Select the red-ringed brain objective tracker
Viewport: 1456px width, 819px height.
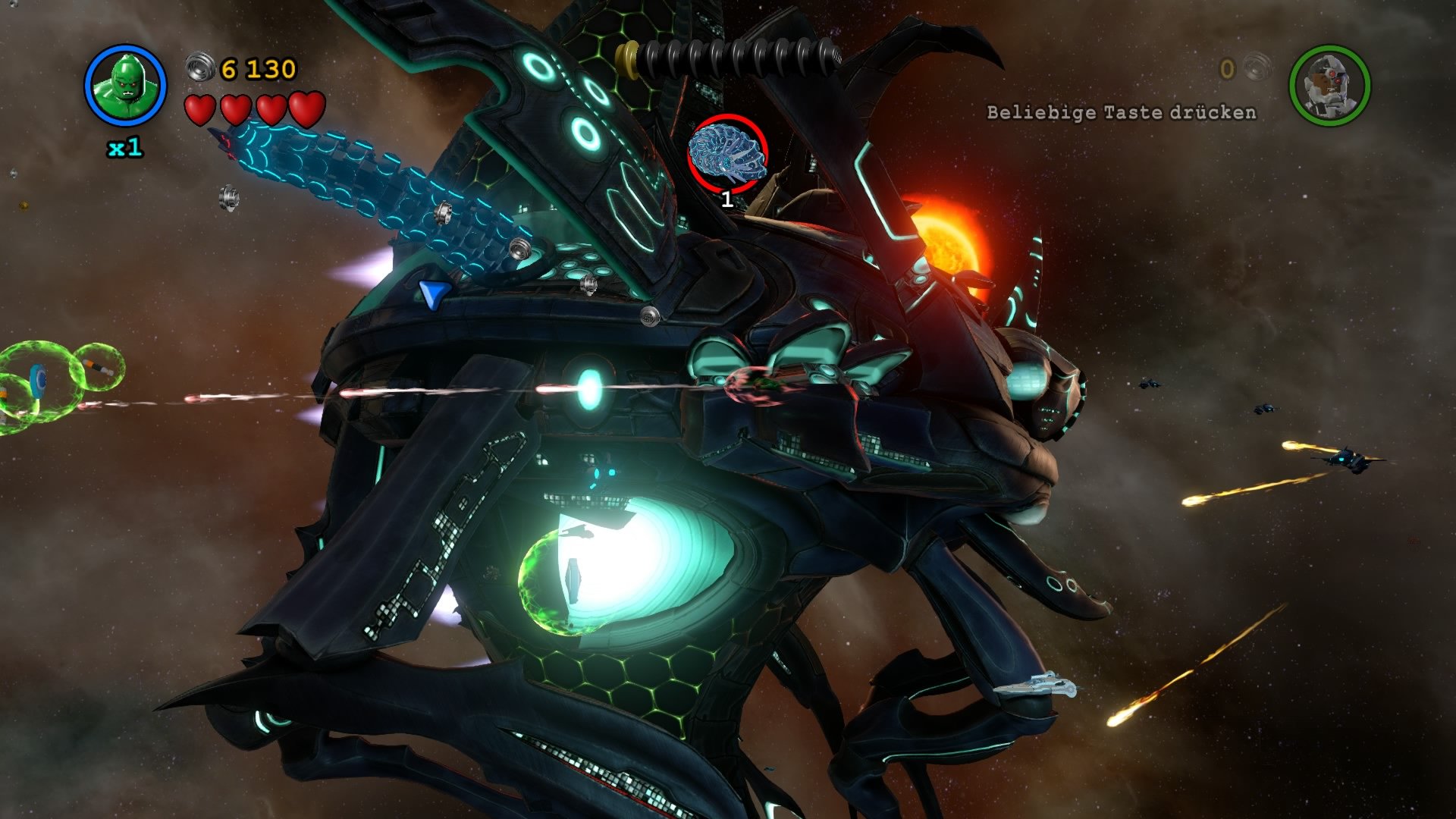(727, 154)
